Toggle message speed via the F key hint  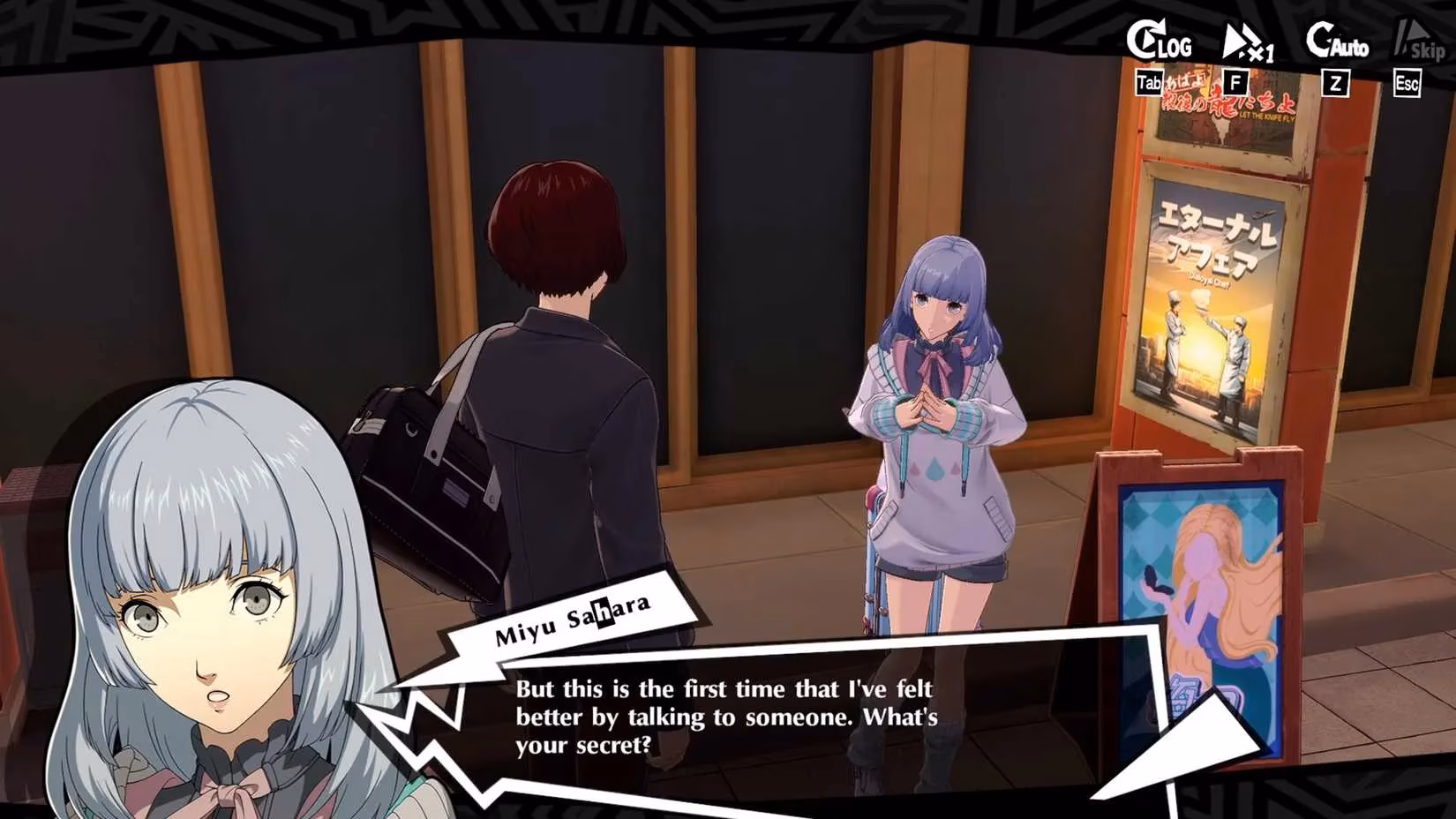tap(1236, 81)
